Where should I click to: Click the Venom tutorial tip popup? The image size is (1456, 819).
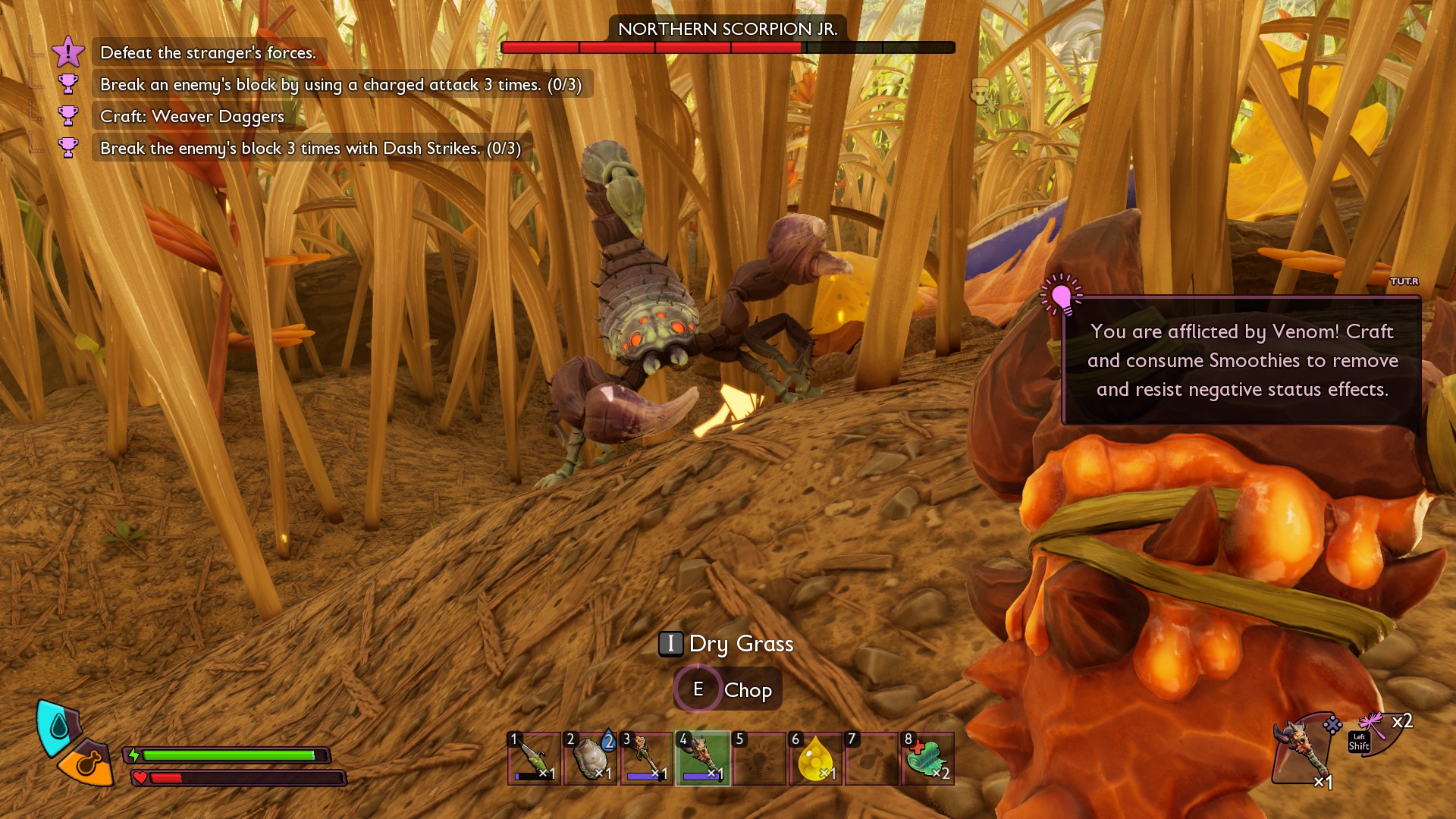pyautogui.click(x=1241, y=361)
